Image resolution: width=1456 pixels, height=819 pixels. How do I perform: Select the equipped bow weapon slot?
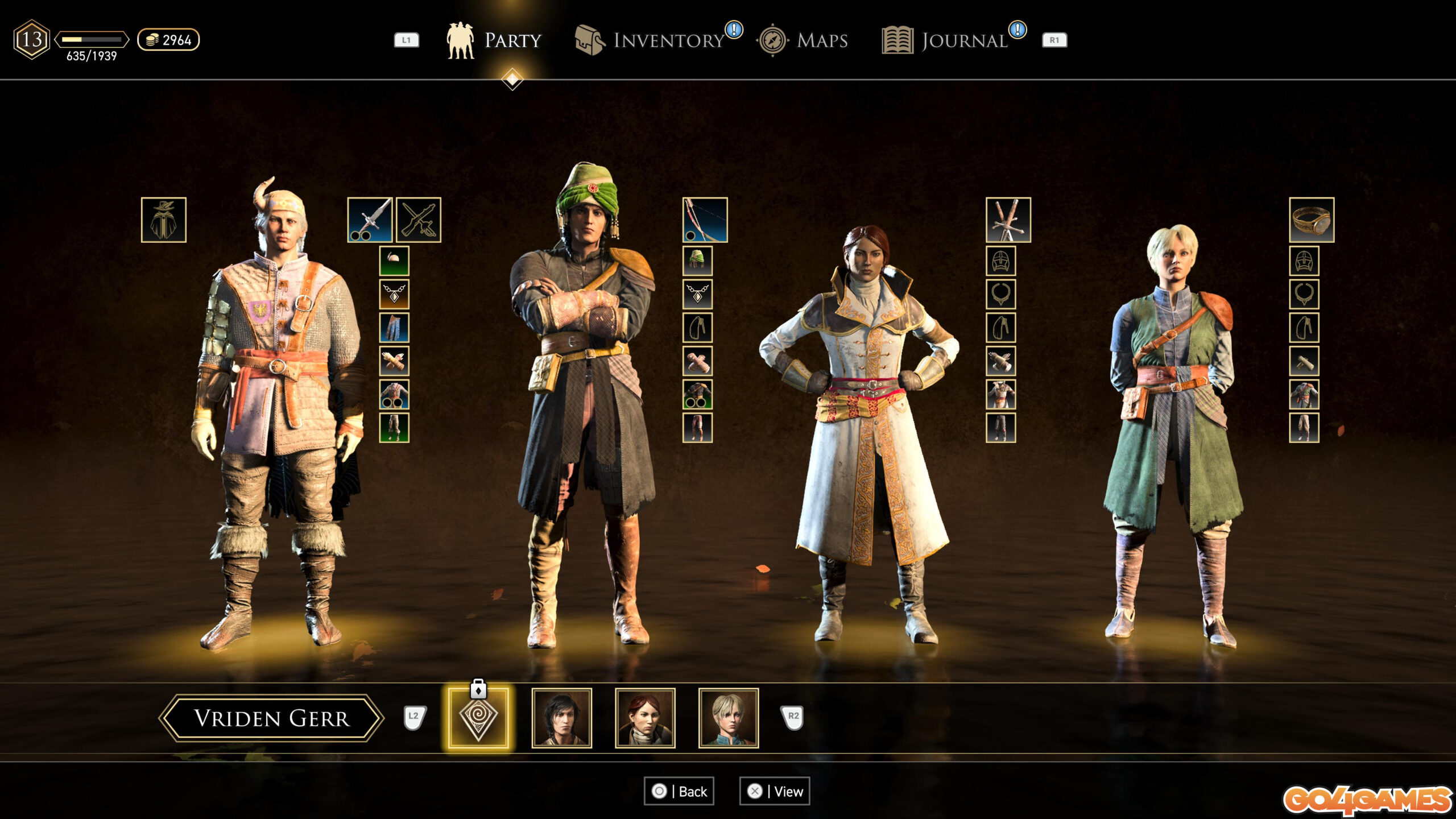click(x=705, y=220)
